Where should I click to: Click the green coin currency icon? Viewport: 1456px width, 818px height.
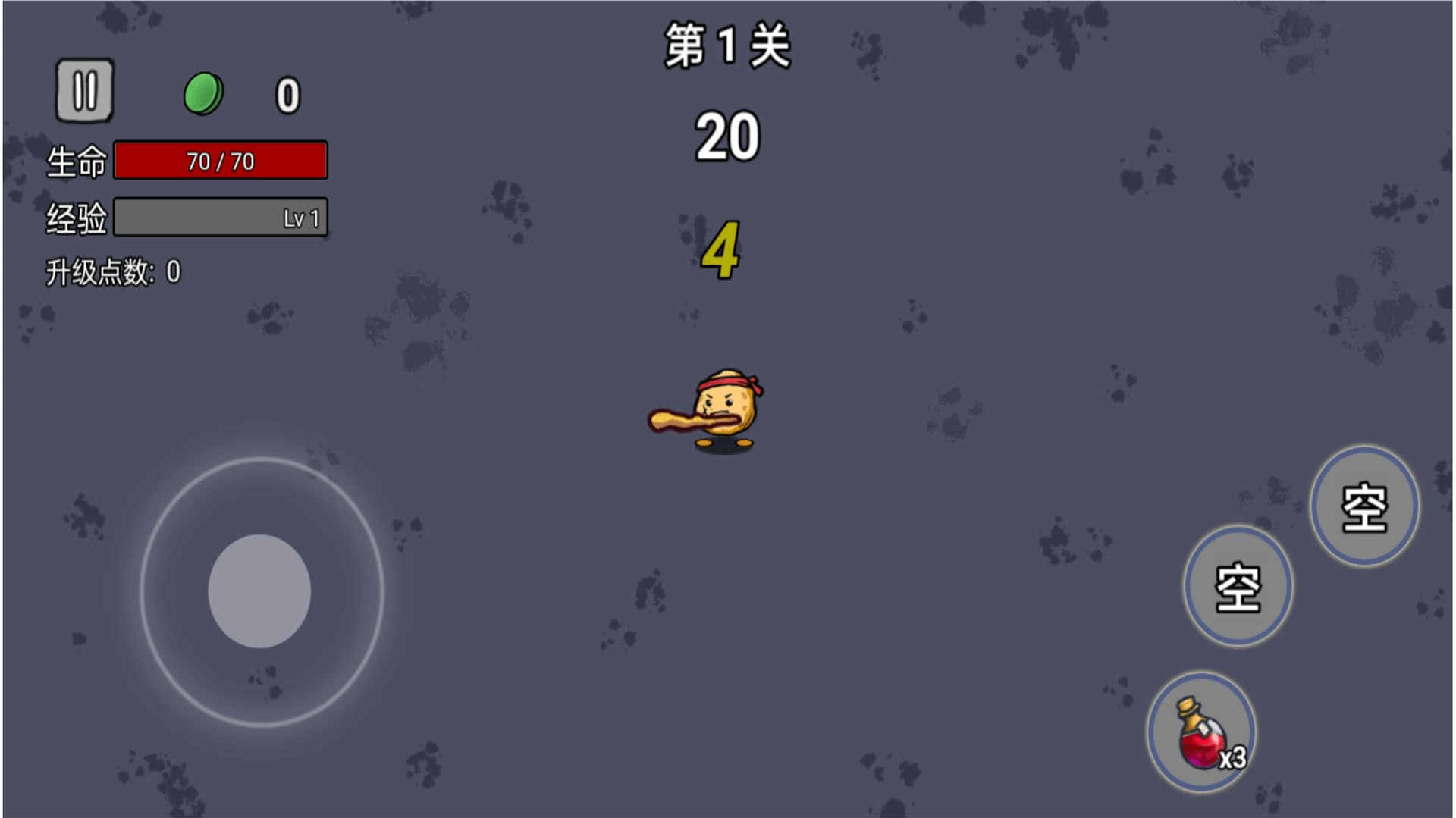click(x=205, y=91)
